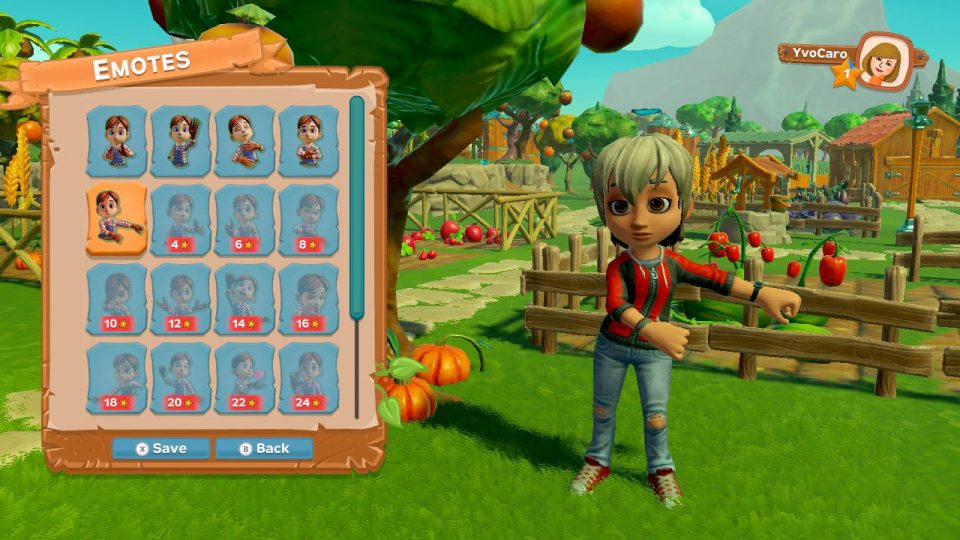Select the locked 18-star emote tile
This screenshot has height=540, width=960.
coord(116,377)
